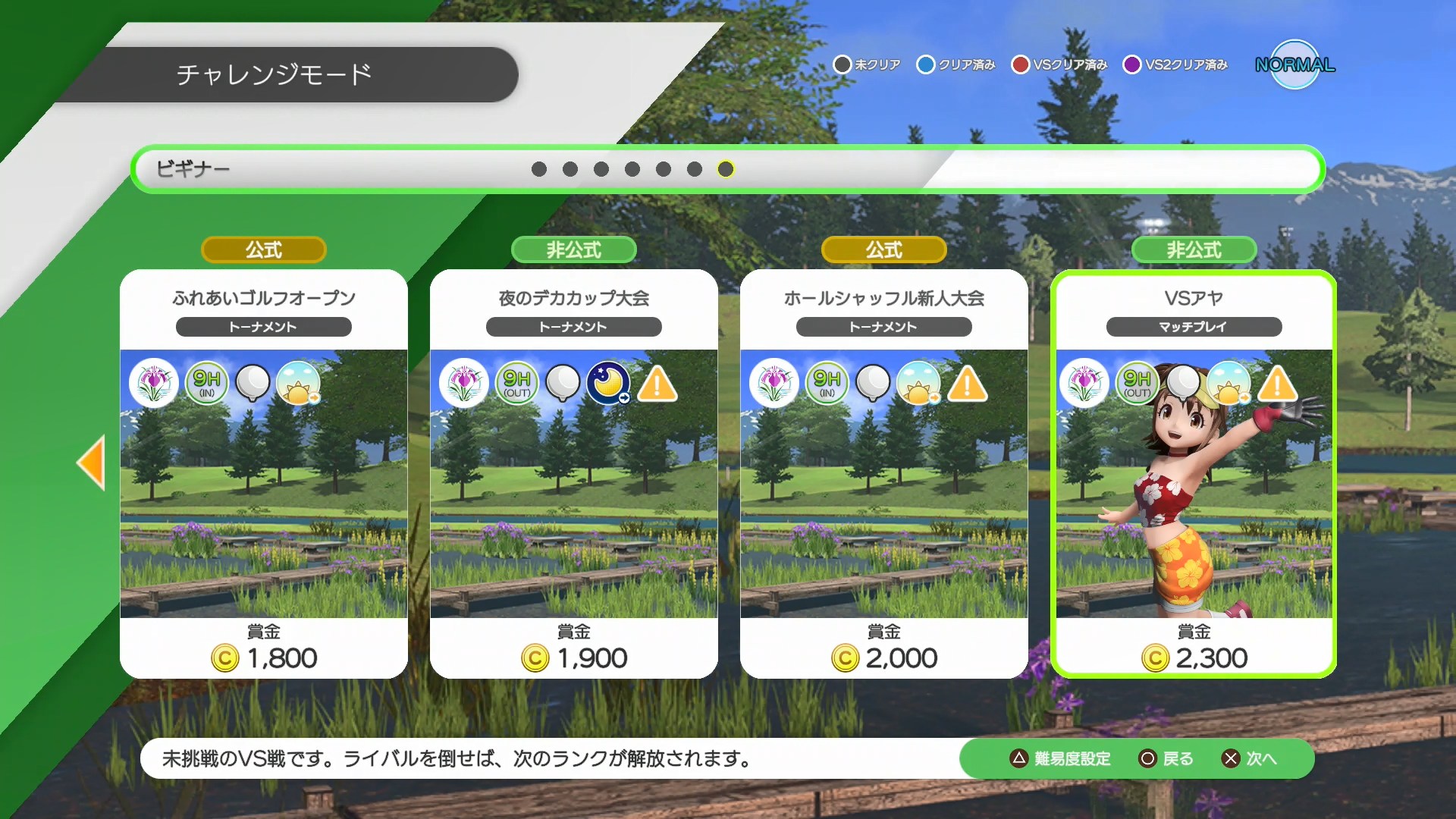Image resolution: width=1456 pixels, height=819 pixels.
Task: Select the 非公式 label above VSアヤ
Action: point(1193,249)
